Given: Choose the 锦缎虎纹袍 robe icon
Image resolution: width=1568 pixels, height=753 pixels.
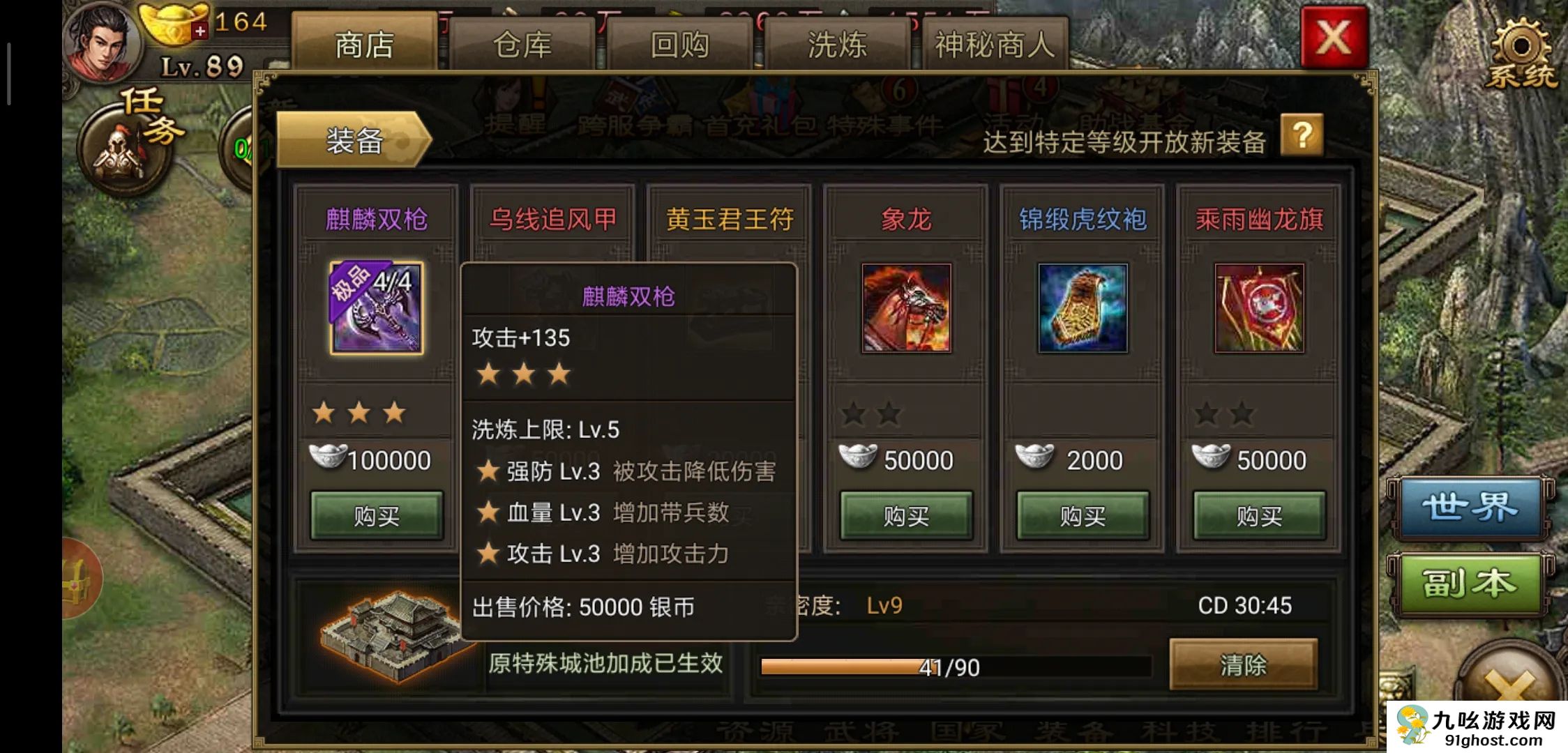Looking at the screenshot, I should click(x=1083, y=308).
